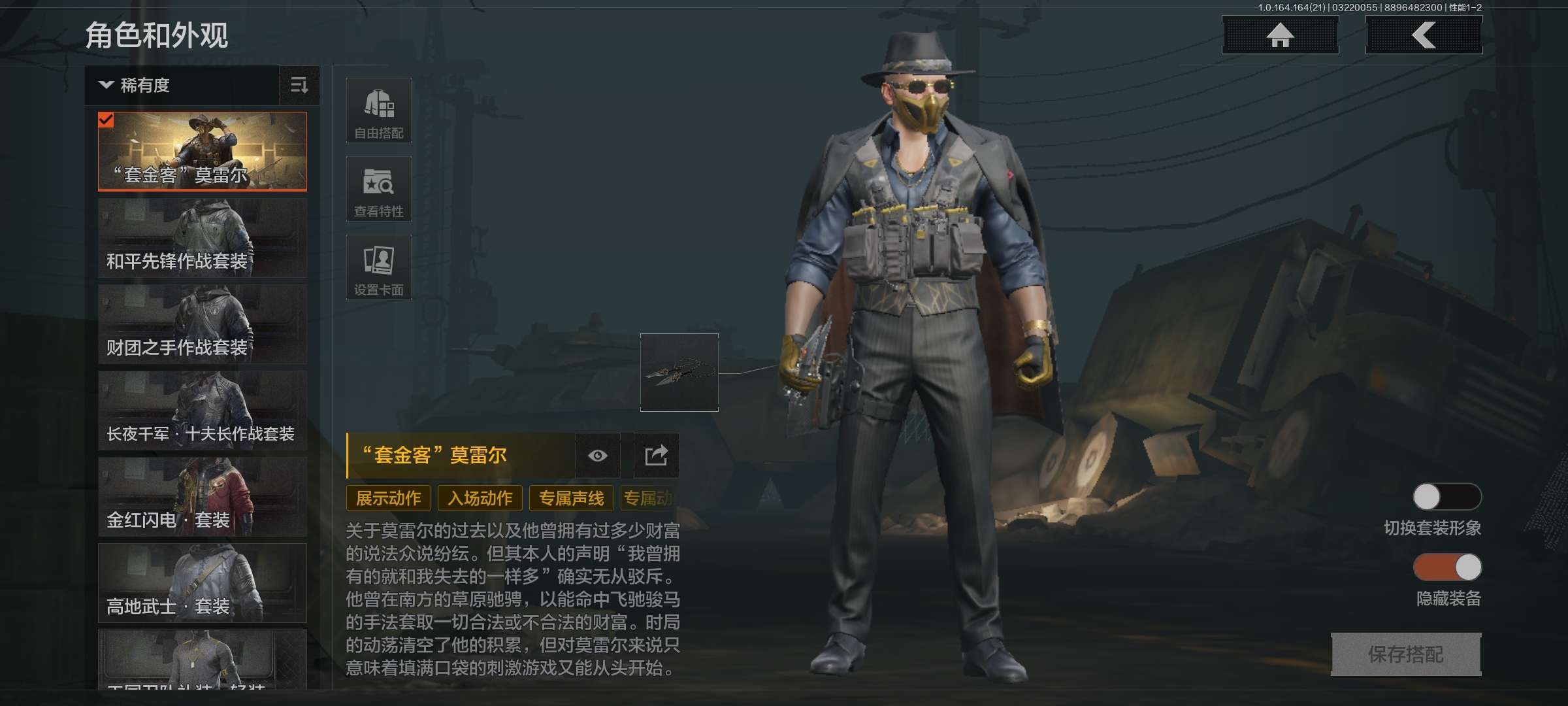Click the share icon next to the outfit name
Screen dimensions: 1568x706
(x=655, y=456)
